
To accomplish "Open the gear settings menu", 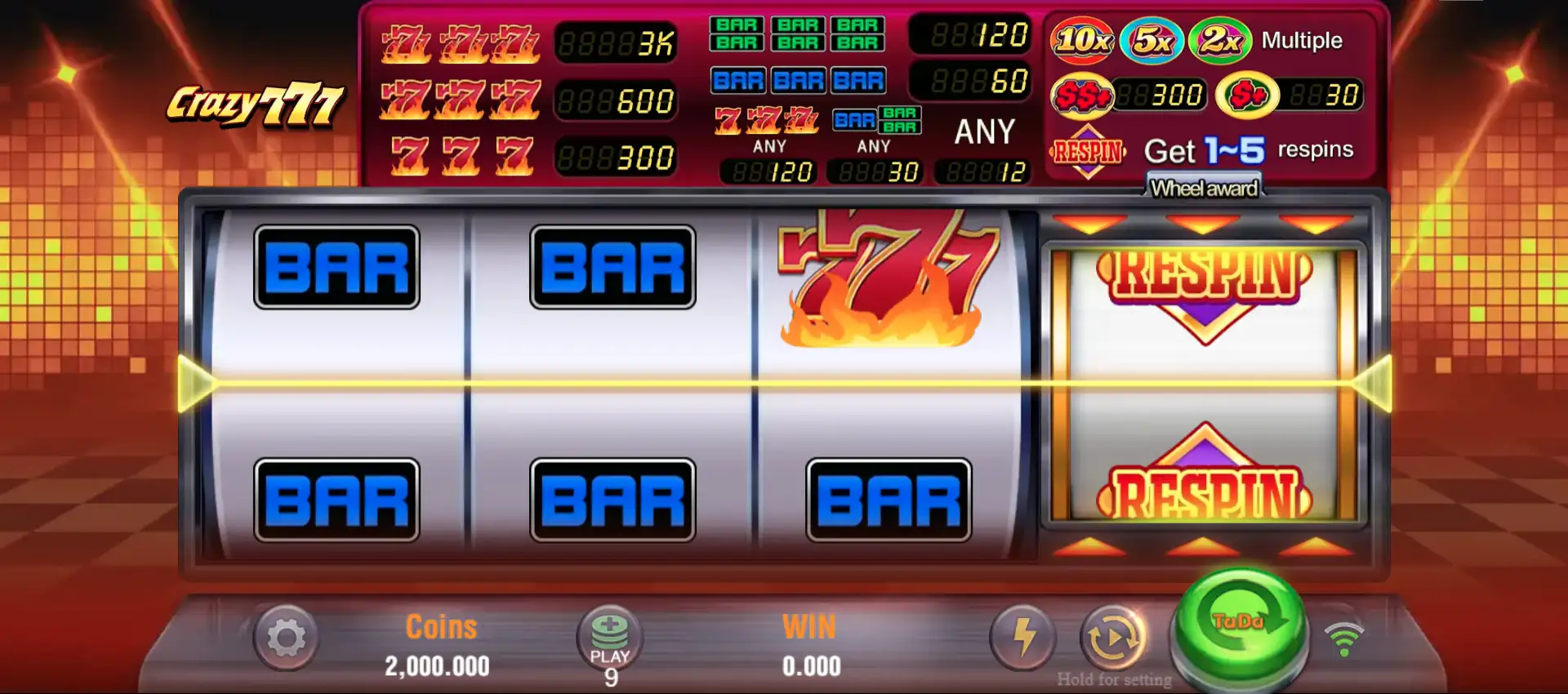I will (x=286, y=638).
